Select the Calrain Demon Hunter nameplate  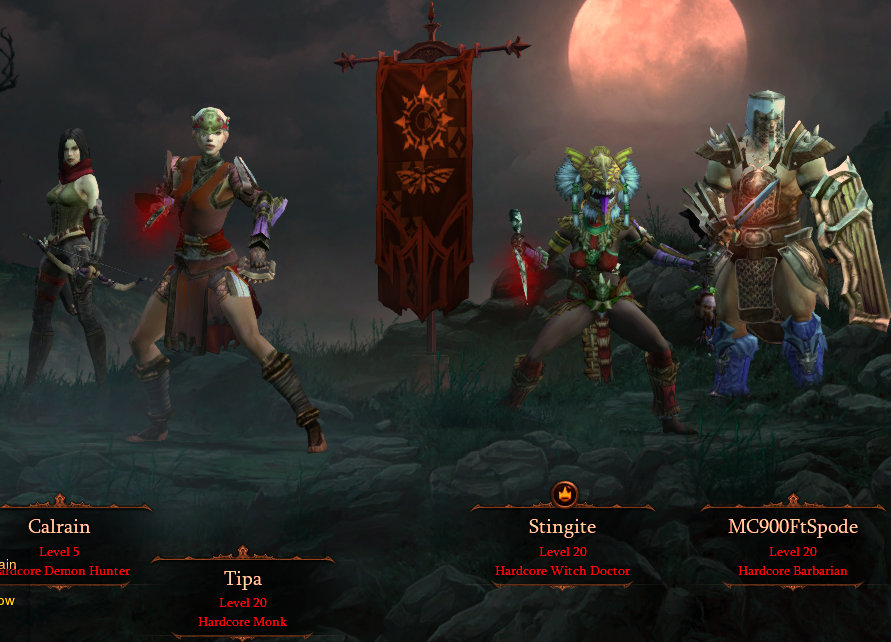(x=62, y=547)
